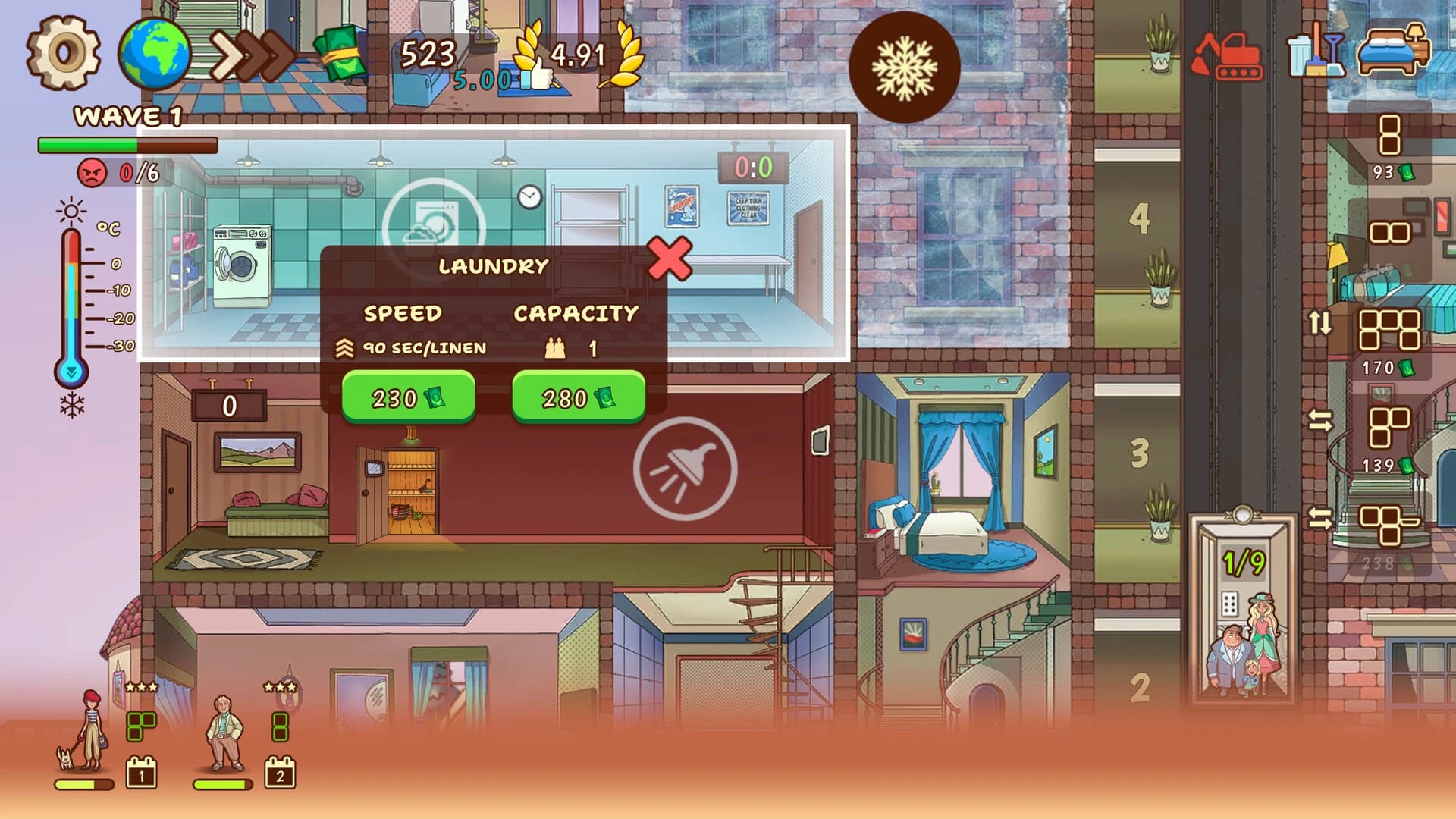Screen dimensions: 1456x819
Task: Activate the fast-forward arrows
Action: point(252,54)
